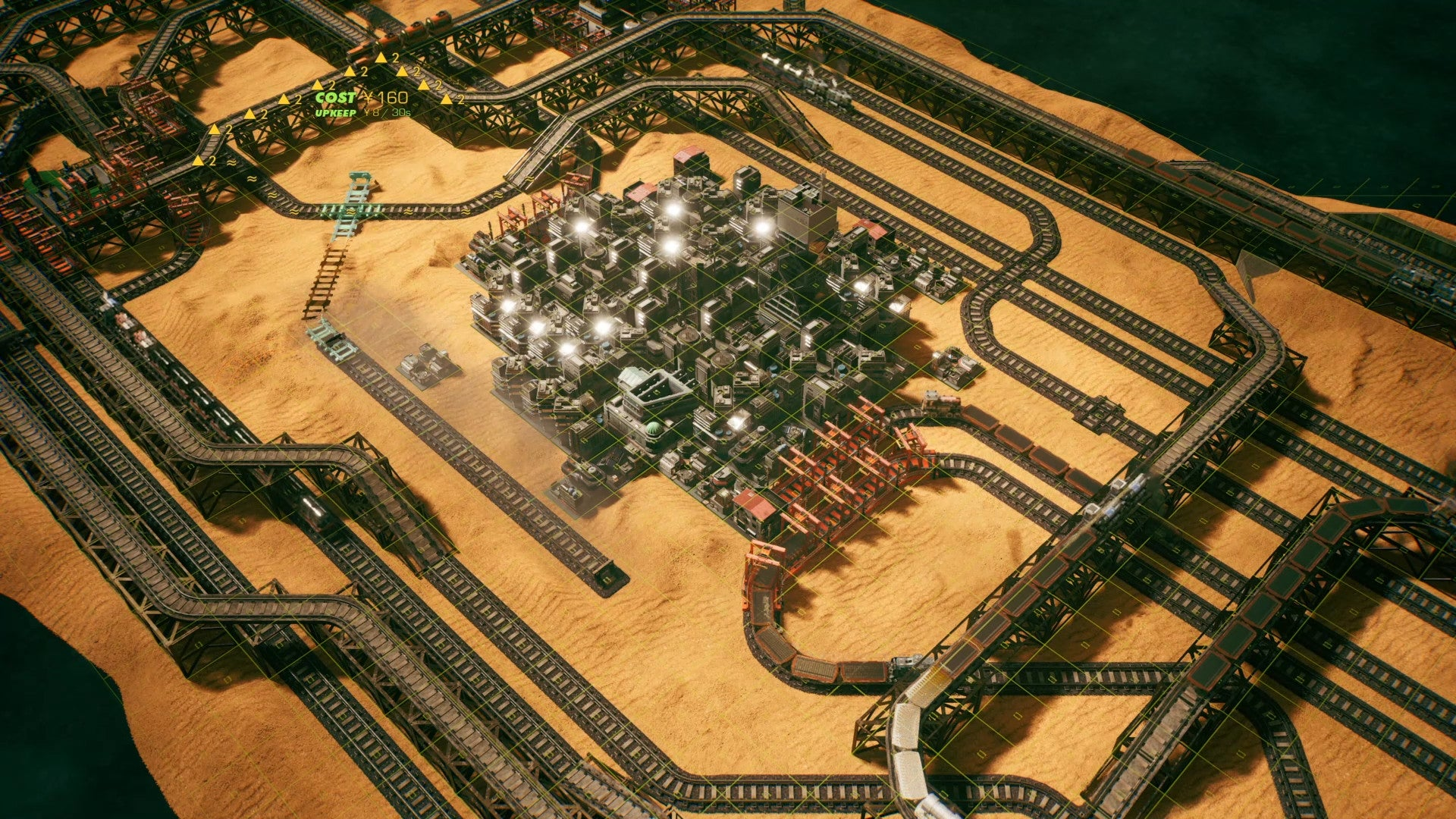Click the green-roofed dome building in the city
This screenshot has width=1456, height=819.
click(654, 429)
